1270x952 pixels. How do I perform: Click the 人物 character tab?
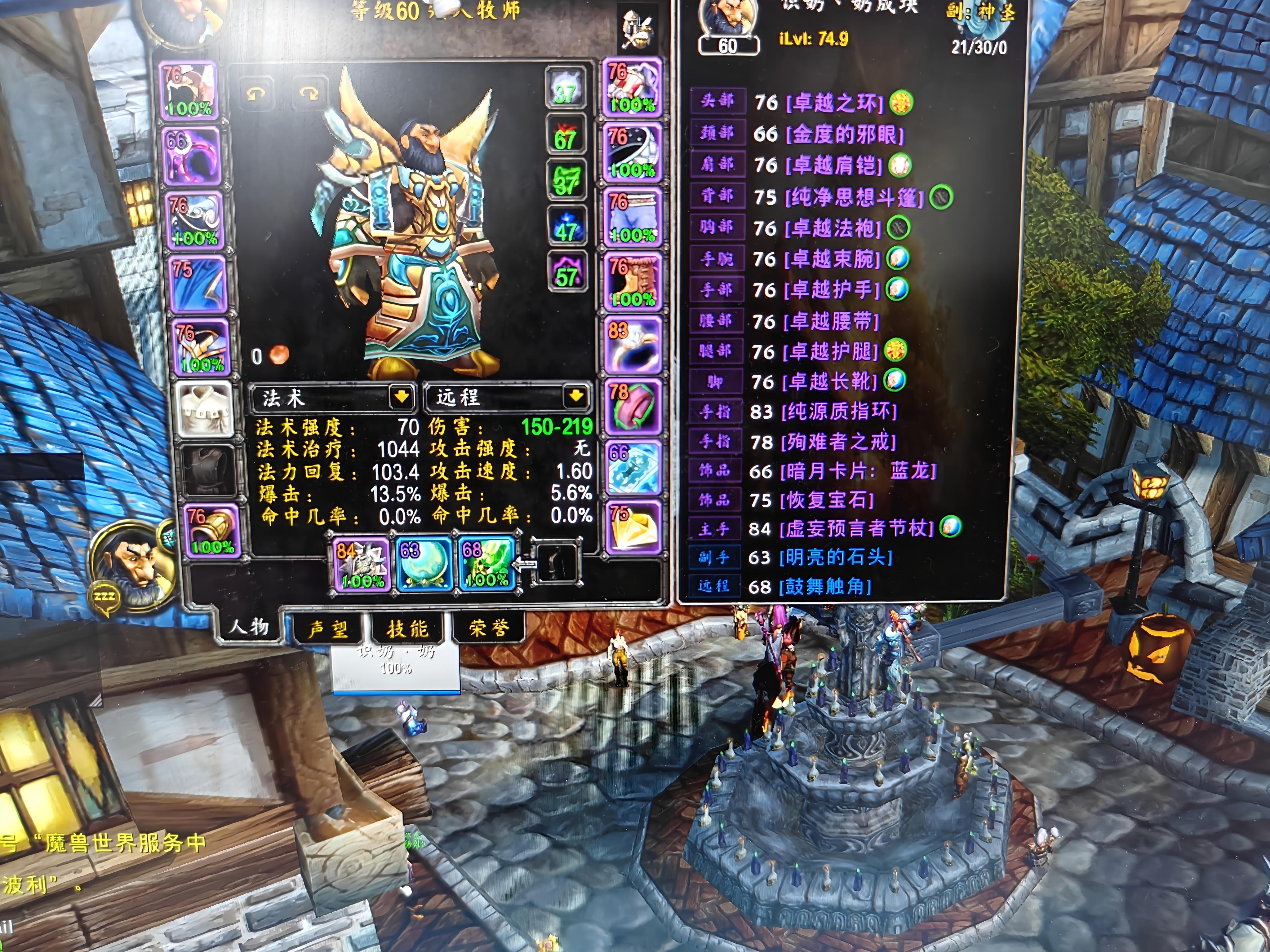pos(249,625)
